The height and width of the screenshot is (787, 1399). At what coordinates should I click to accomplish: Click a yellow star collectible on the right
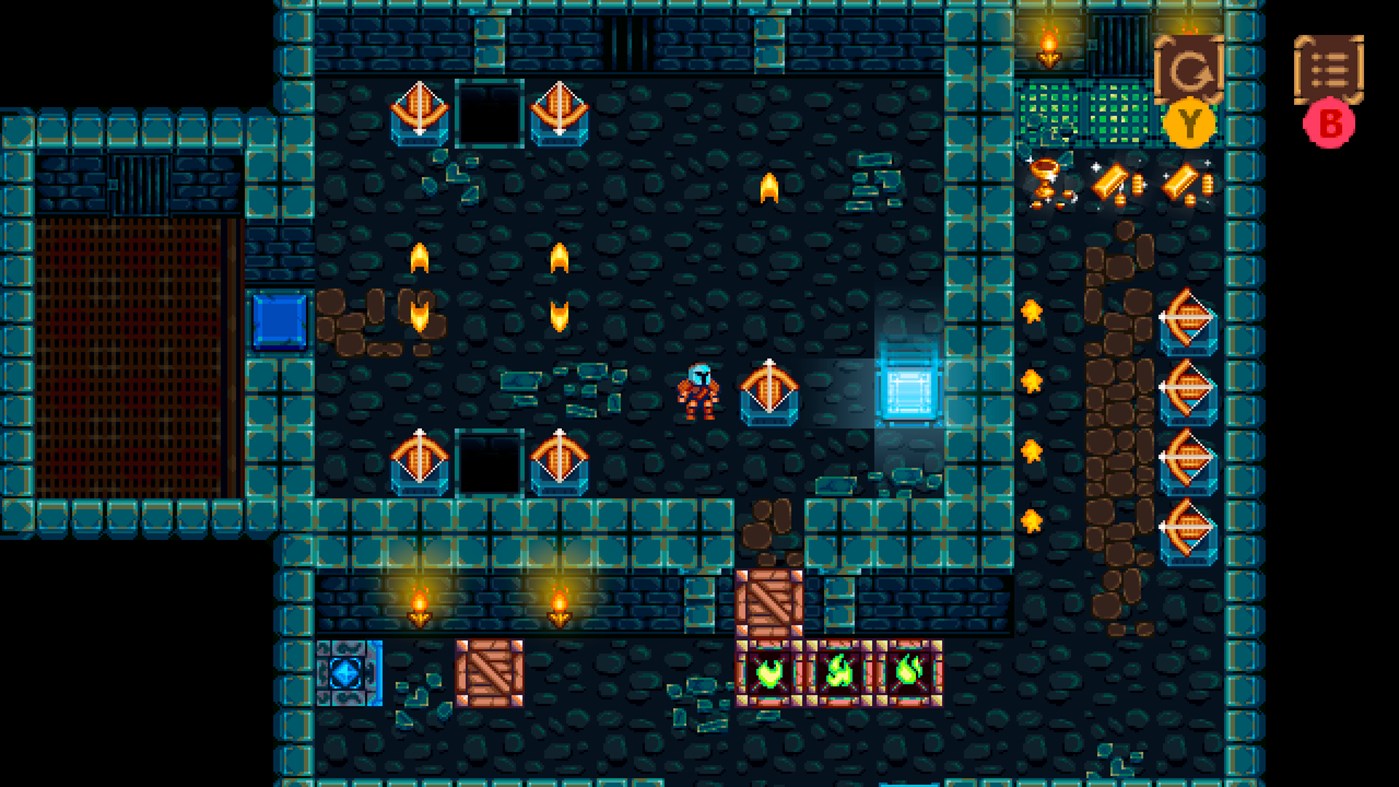coord(1033,310)
